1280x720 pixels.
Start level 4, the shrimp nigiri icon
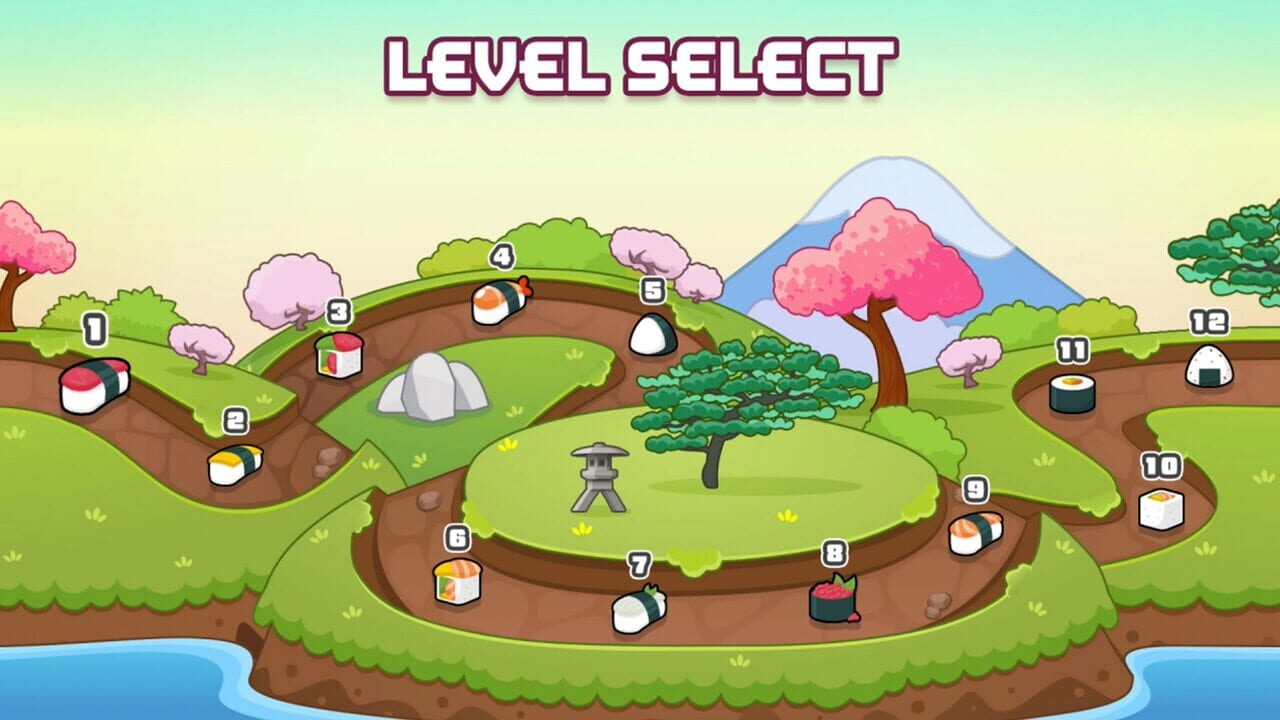[x=502, y=301]
